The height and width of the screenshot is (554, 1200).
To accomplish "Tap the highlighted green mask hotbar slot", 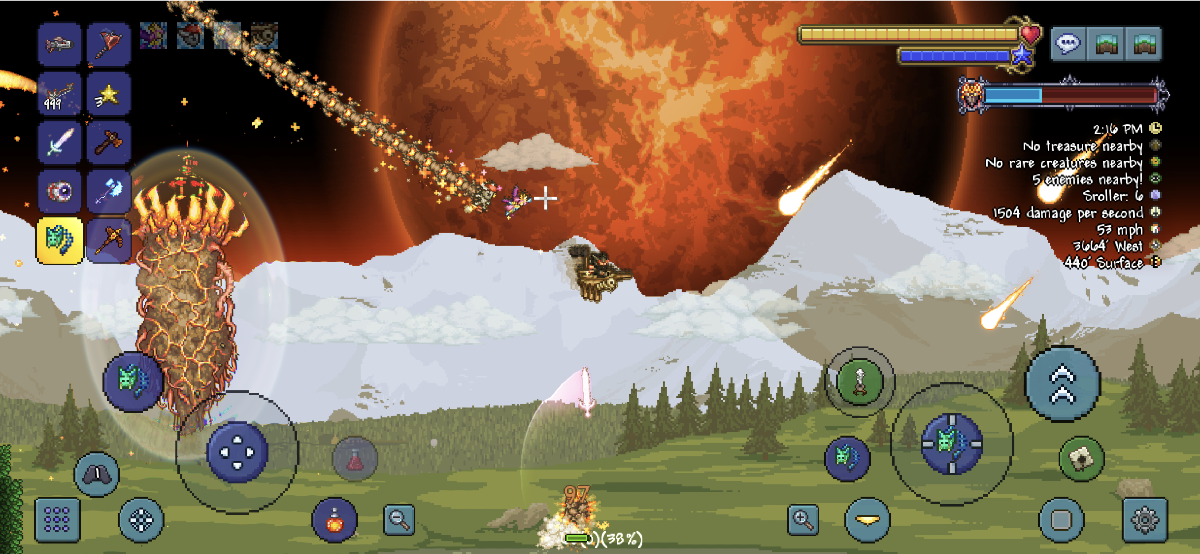I will [x=60, y=240].
